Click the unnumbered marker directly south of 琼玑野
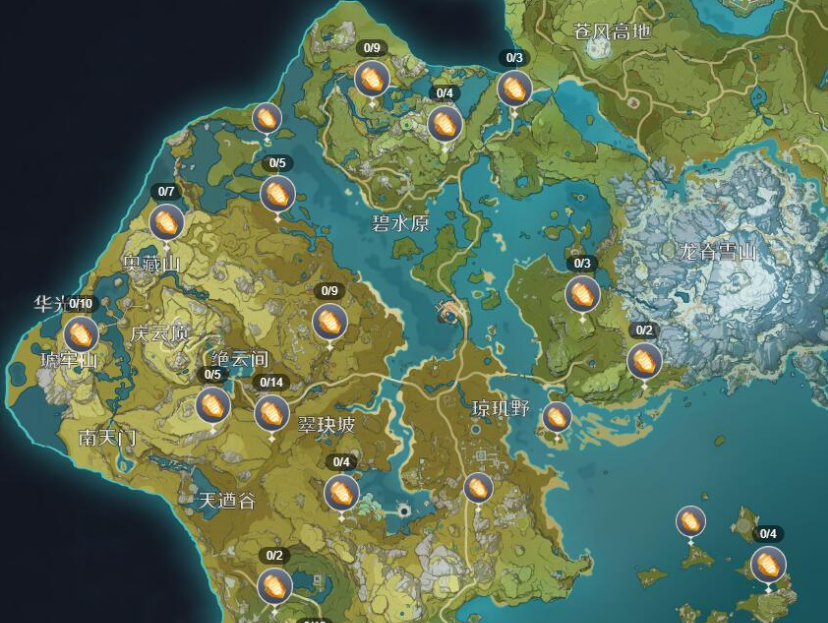This screenshot has height=623, width=828. tap(478, 488)
